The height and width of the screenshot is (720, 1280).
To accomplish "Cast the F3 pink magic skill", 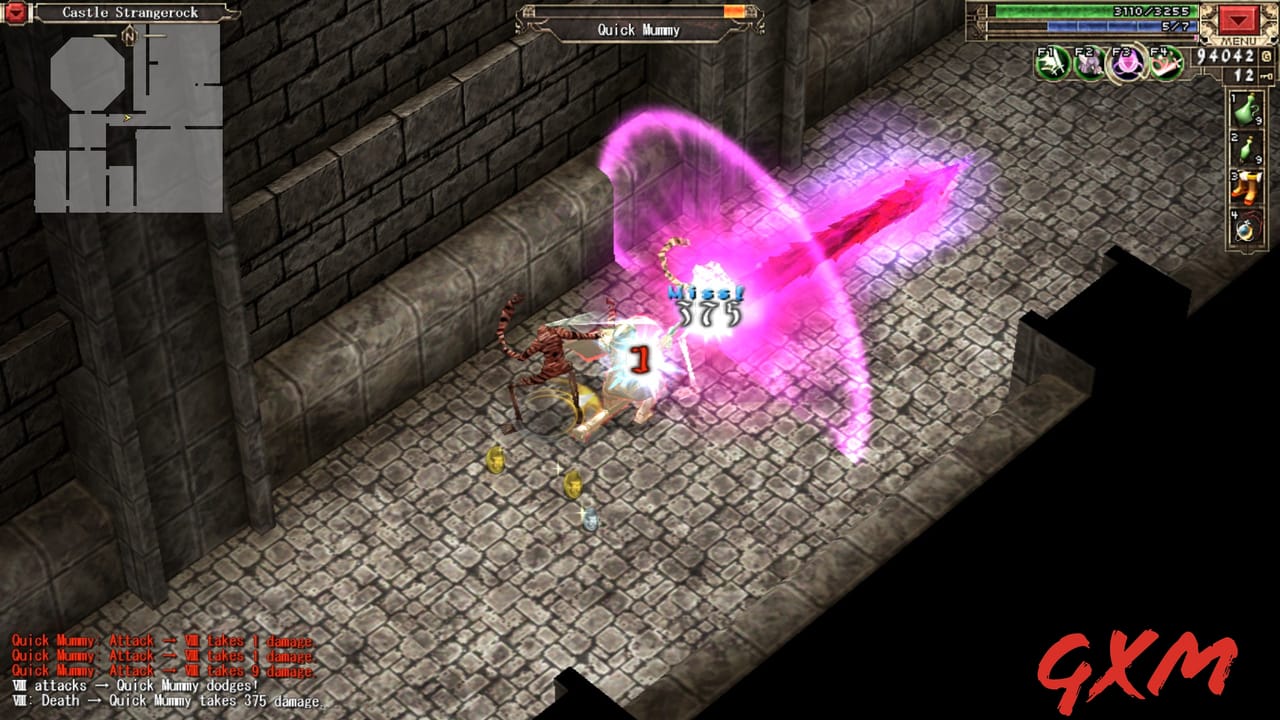I will tap(1126, 64).
